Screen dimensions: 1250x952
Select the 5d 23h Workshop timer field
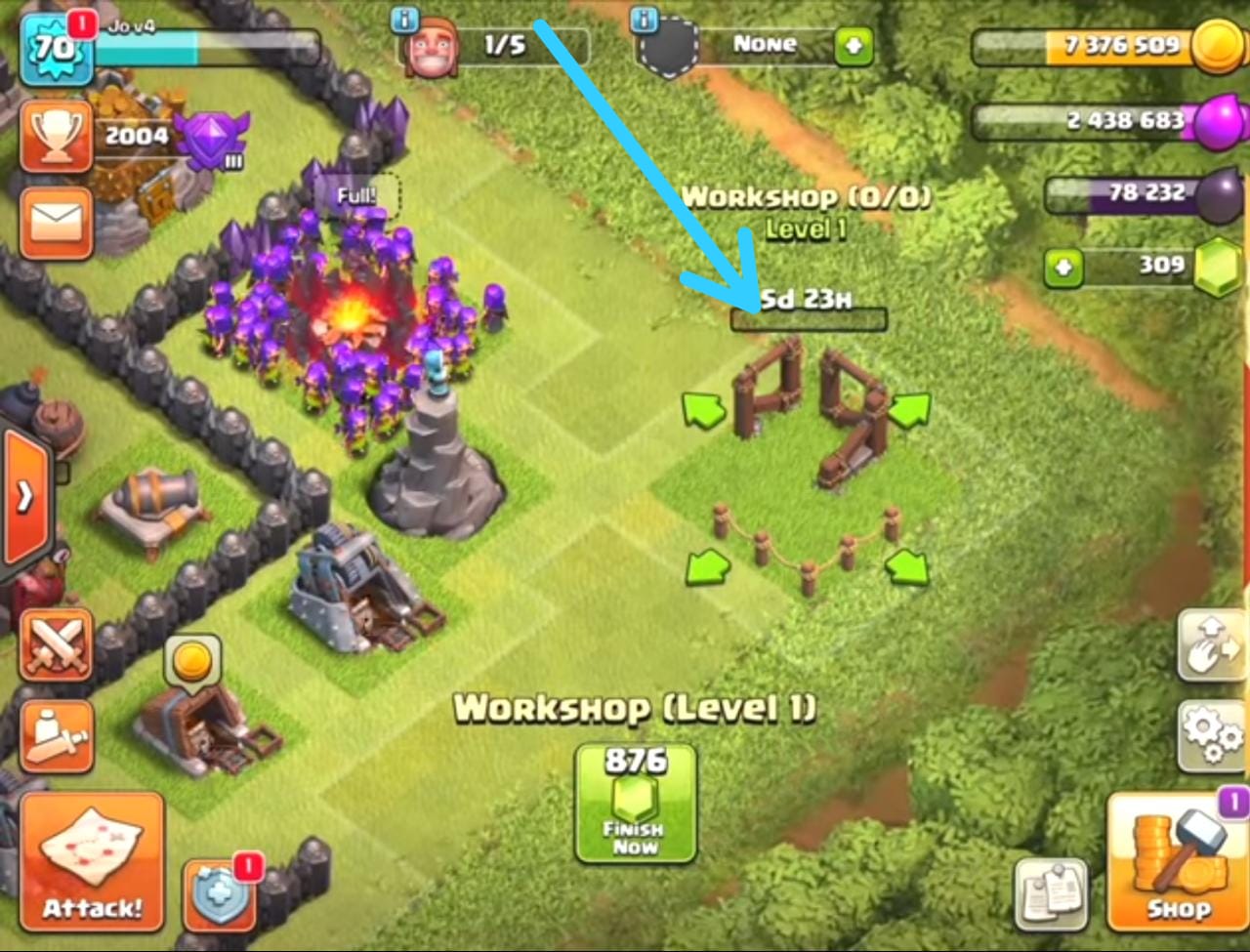point(808,308)
